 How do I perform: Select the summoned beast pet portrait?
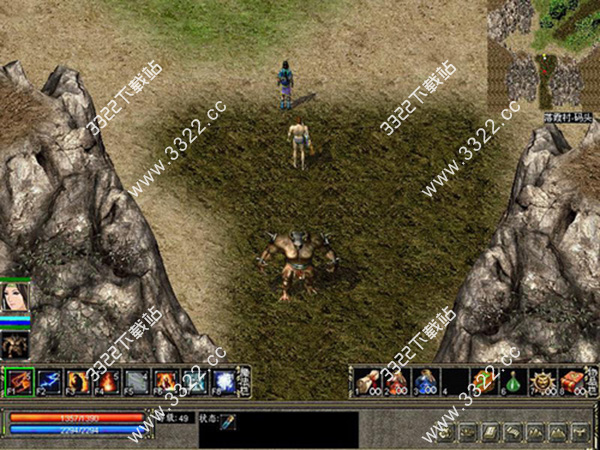(15, 344)
